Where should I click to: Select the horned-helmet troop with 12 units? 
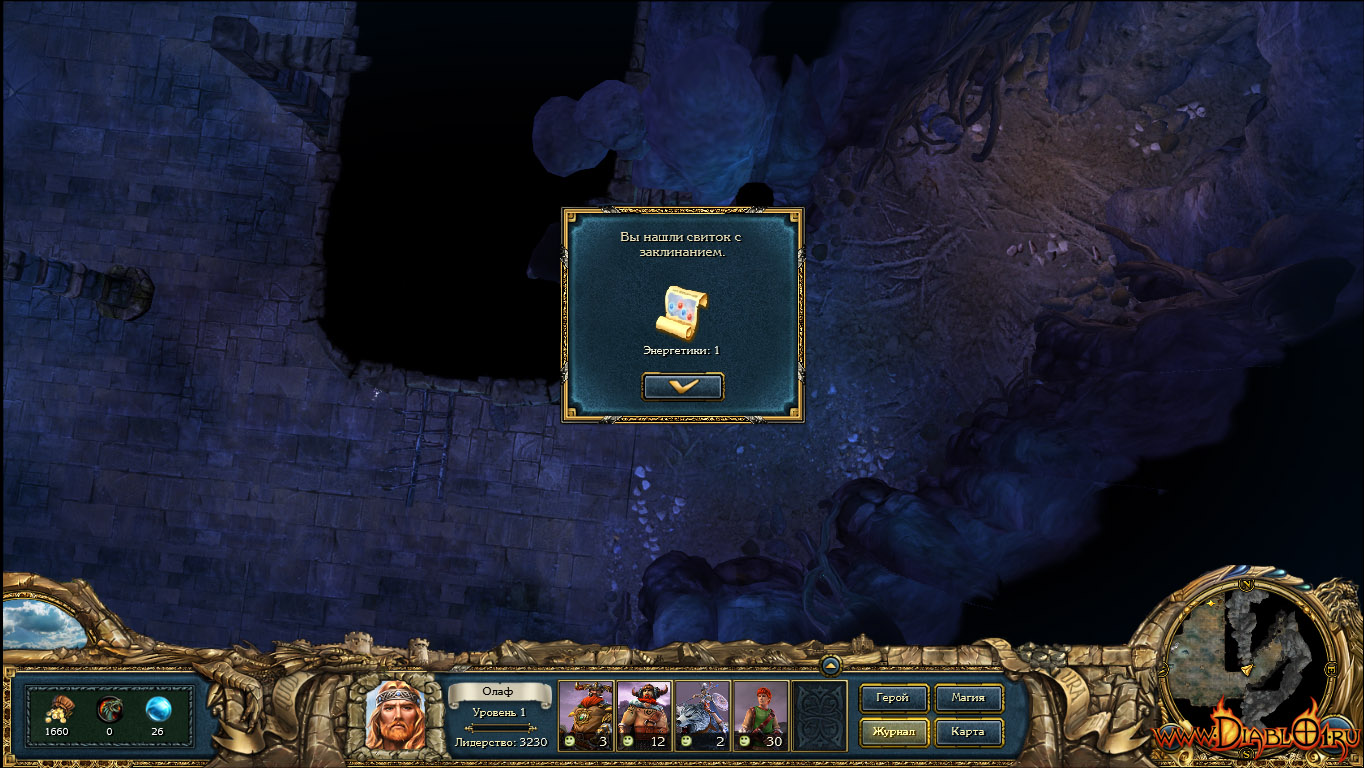pos(643,715)
